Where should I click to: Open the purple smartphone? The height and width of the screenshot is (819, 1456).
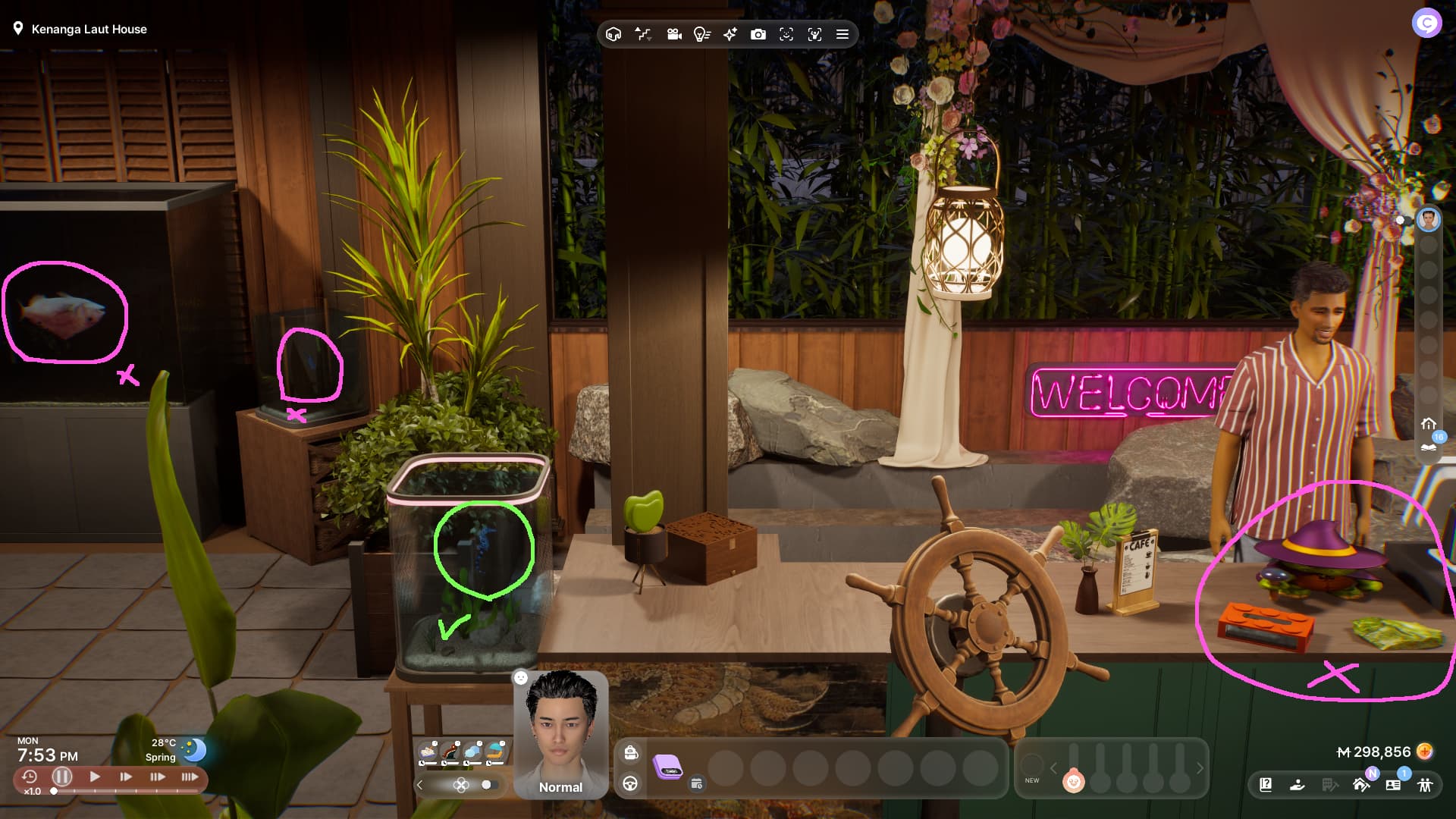668,767
